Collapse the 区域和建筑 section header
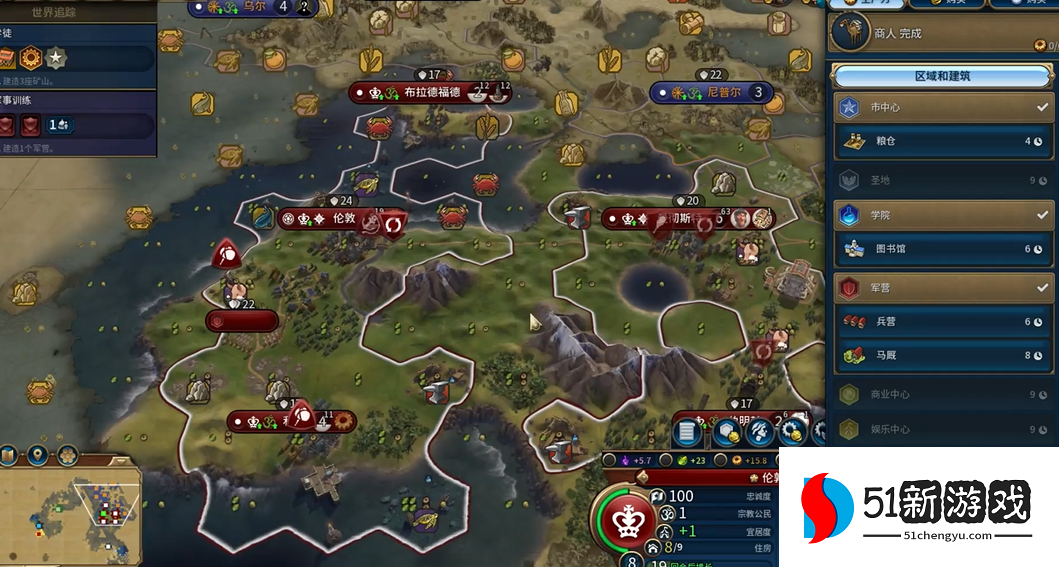This screenshot has width=1059, height=567. coord(941,76)
